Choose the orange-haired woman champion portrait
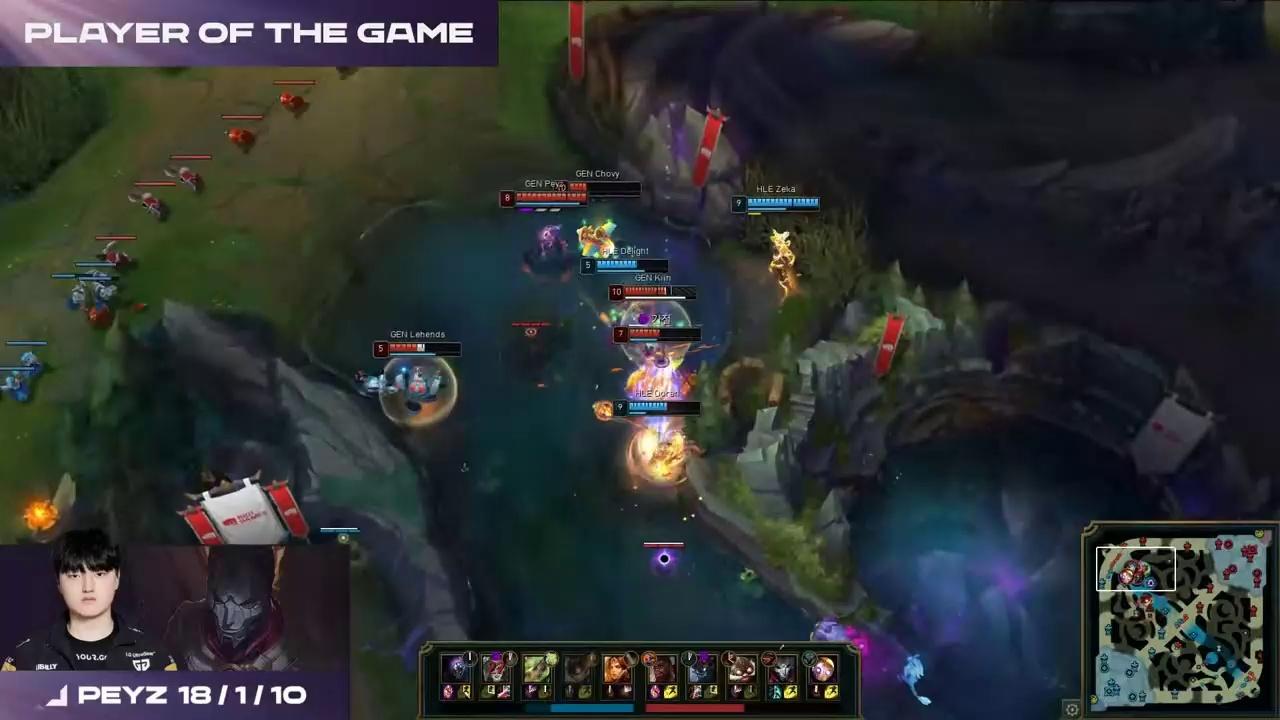This screenshot has height=720, width=1280. [x=618, y=668]
